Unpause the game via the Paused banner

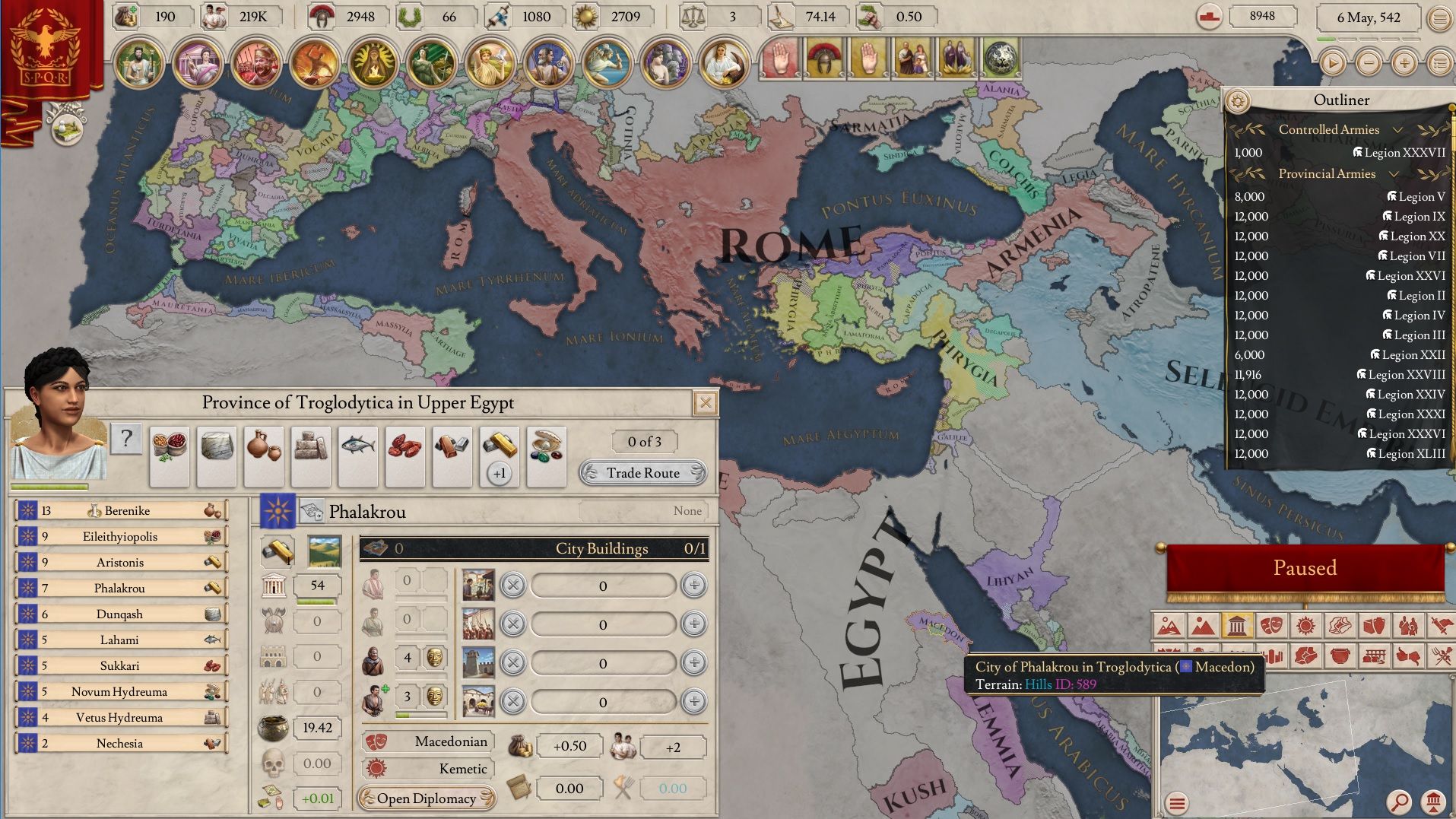(x=1305, y=567)
